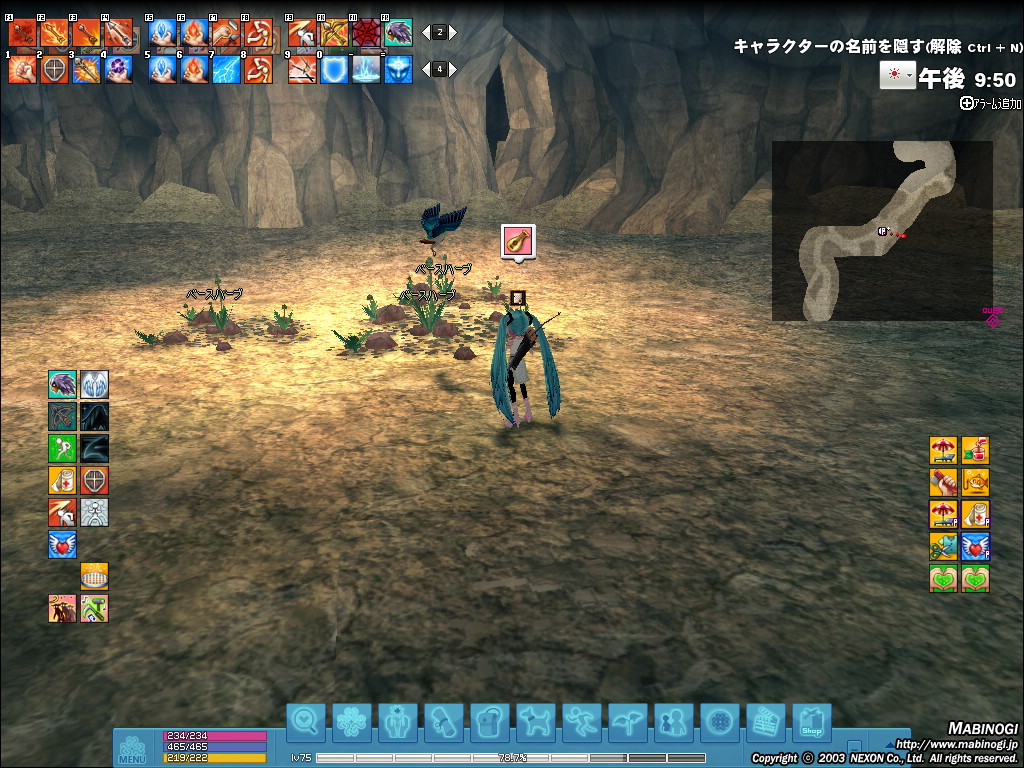Click the instrument speech bubble above character
Image resolution: width=1024 pixels, height=768 pixels.
click(518, 243)
